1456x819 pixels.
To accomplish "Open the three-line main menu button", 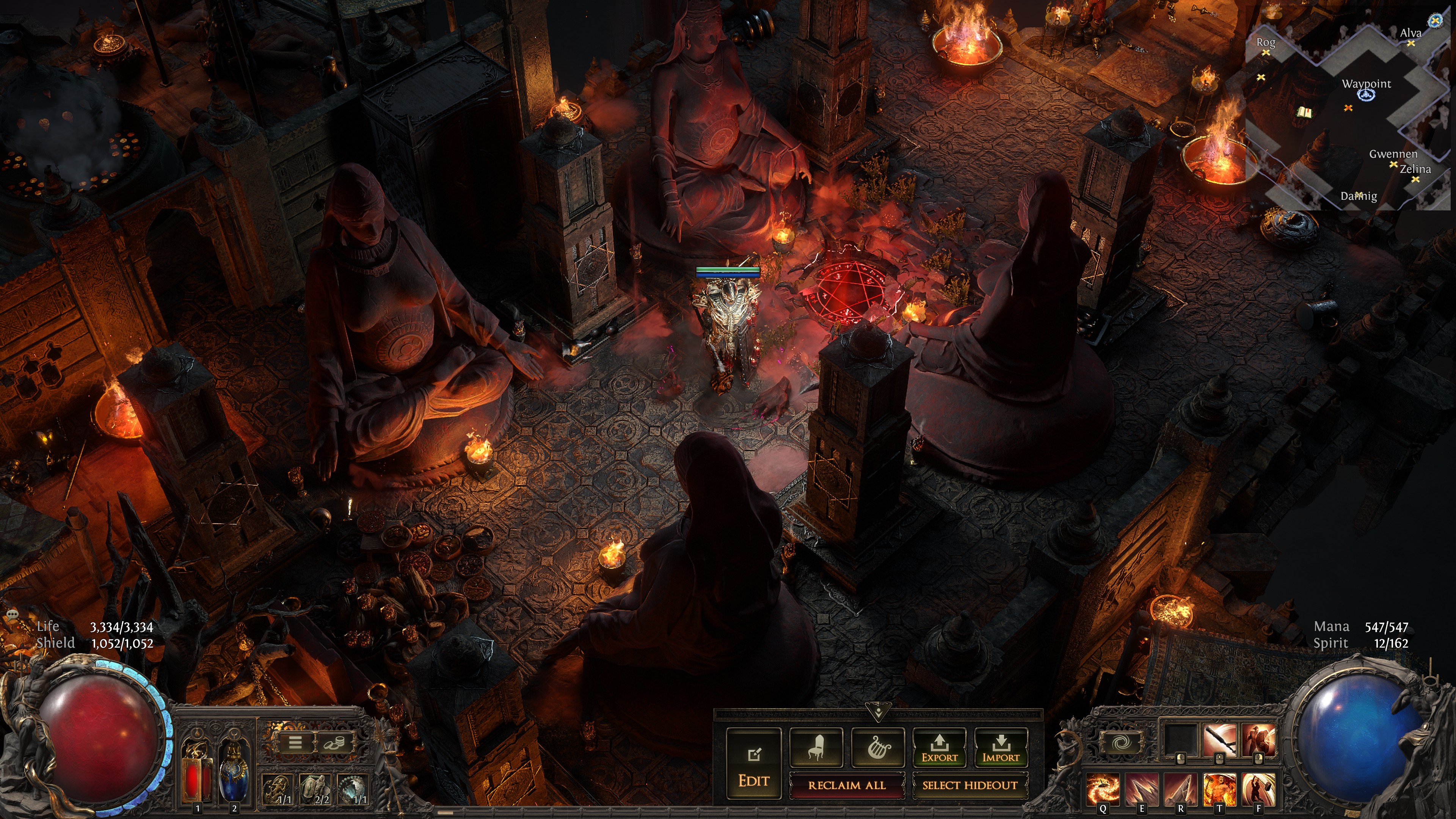I will tap(295, 742).
